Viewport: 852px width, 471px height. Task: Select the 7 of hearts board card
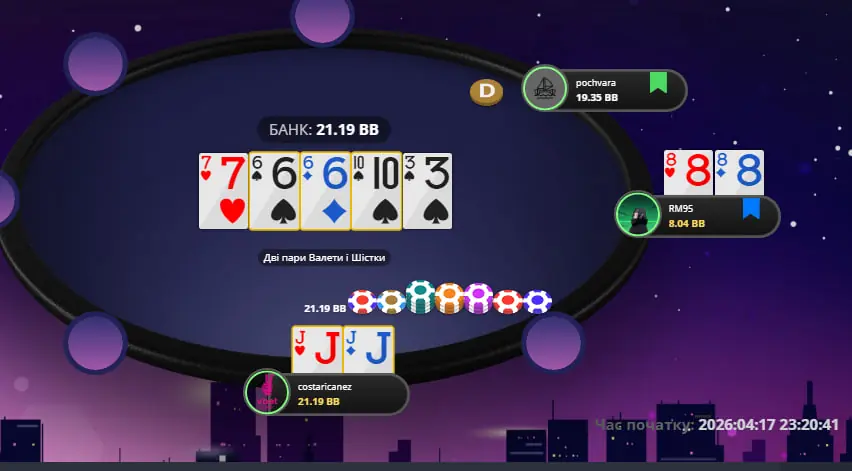tap(223, 190)
